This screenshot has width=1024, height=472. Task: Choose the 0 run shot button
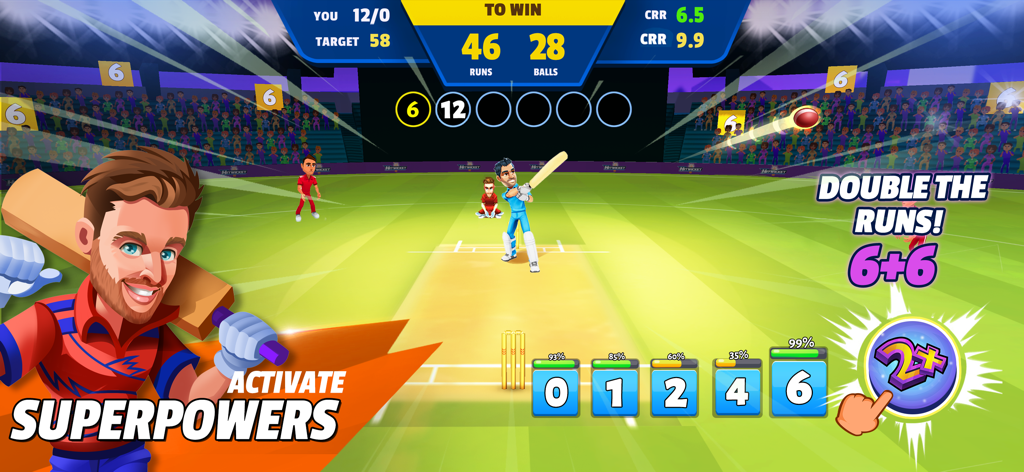click(x=556, y=392)
